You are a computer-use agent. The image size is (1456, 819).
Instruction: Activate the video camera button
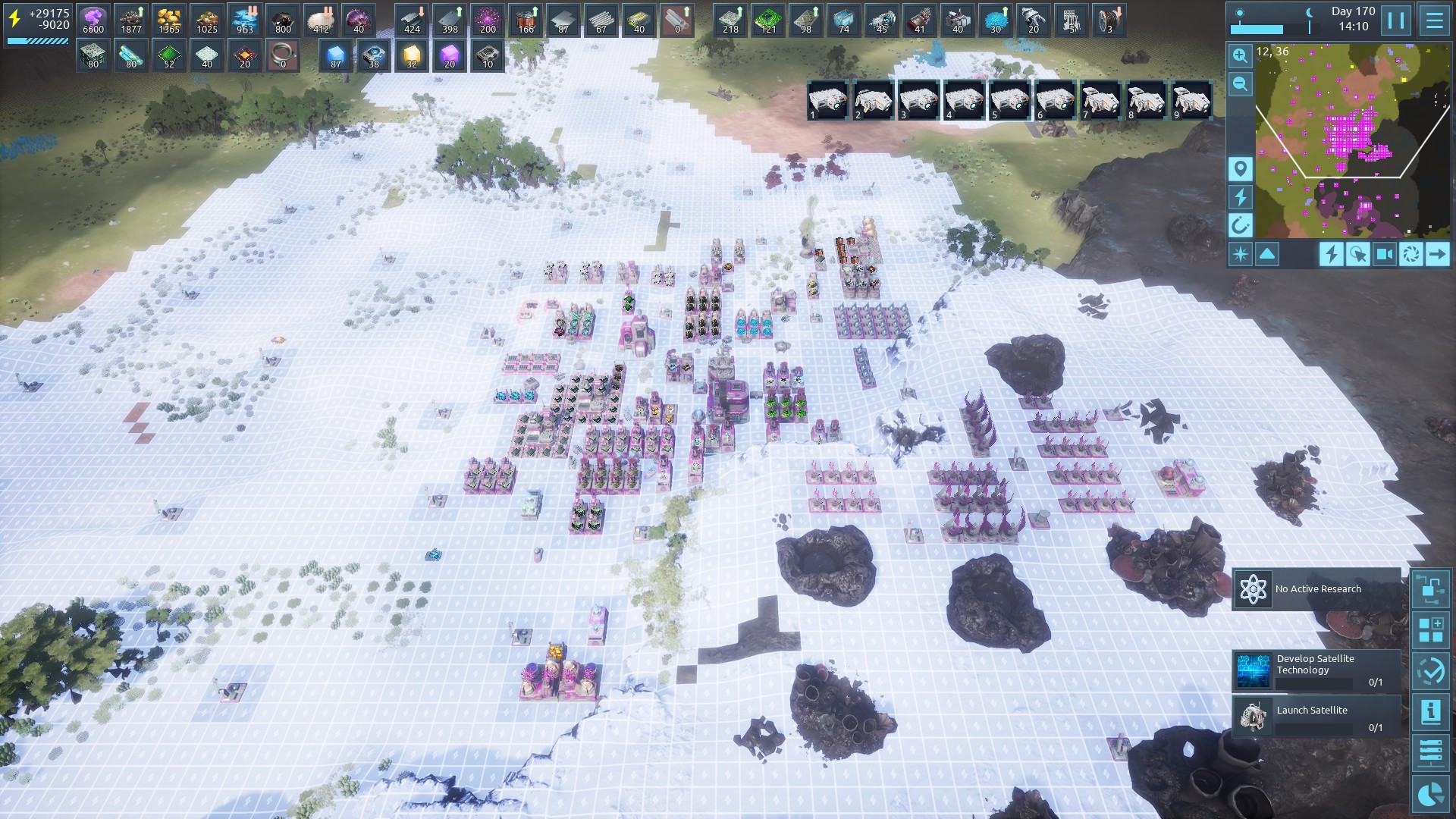click(1384, 254)
